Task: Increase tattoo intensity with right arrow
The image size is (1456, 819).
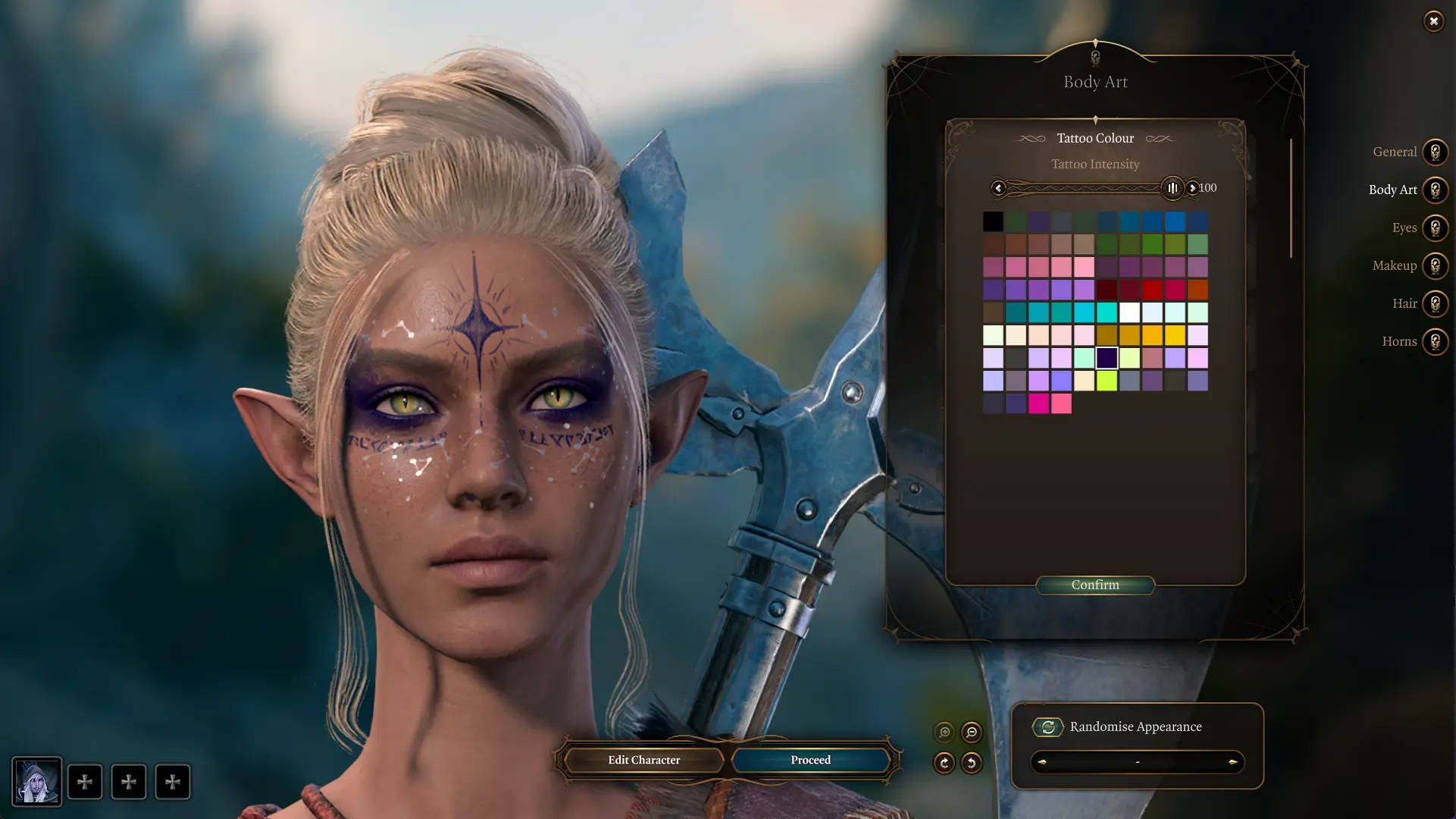Action: click(x=1192, y=188)
